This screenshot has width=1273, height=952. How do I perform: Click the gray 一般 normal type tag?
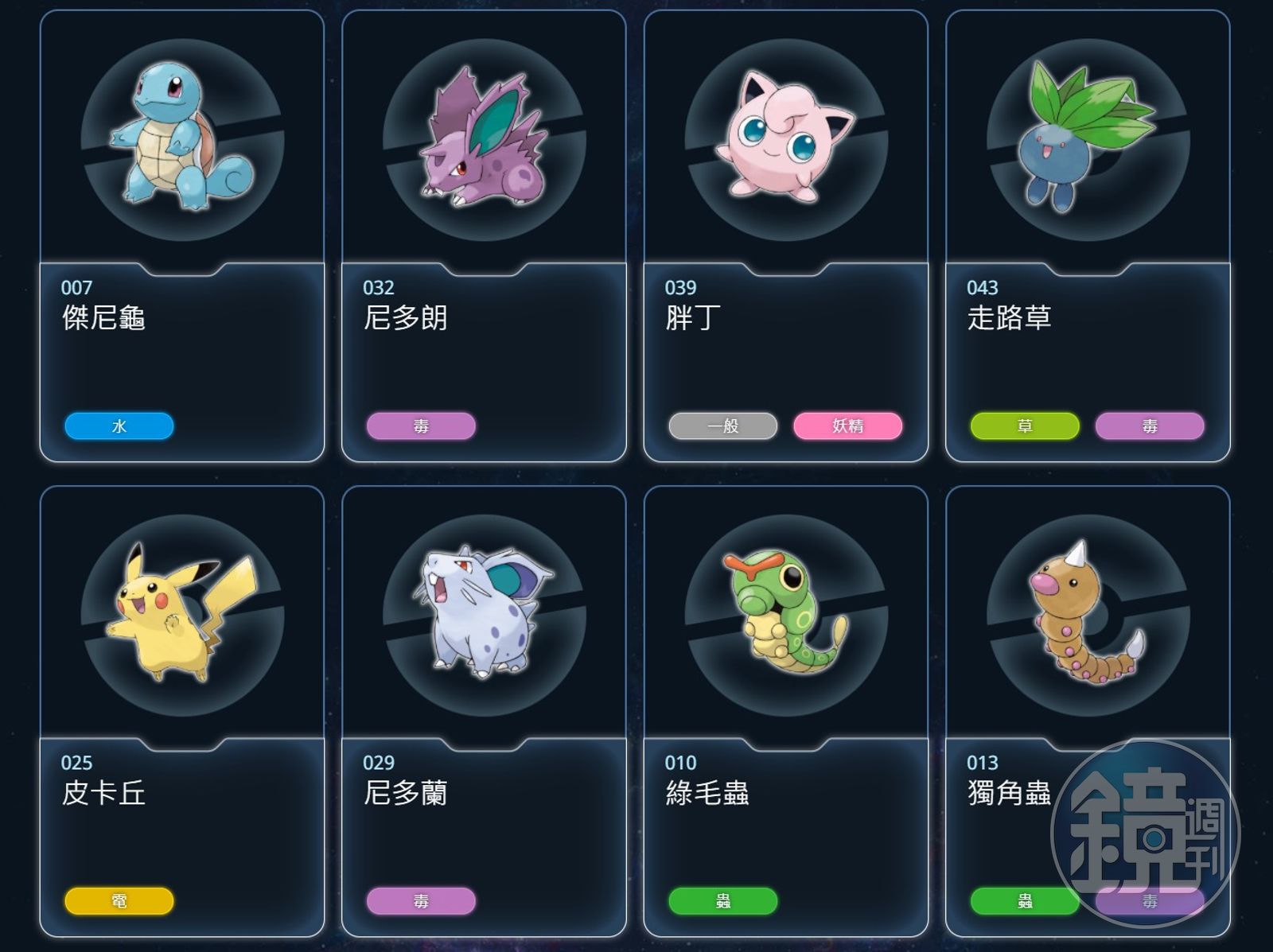723,426
